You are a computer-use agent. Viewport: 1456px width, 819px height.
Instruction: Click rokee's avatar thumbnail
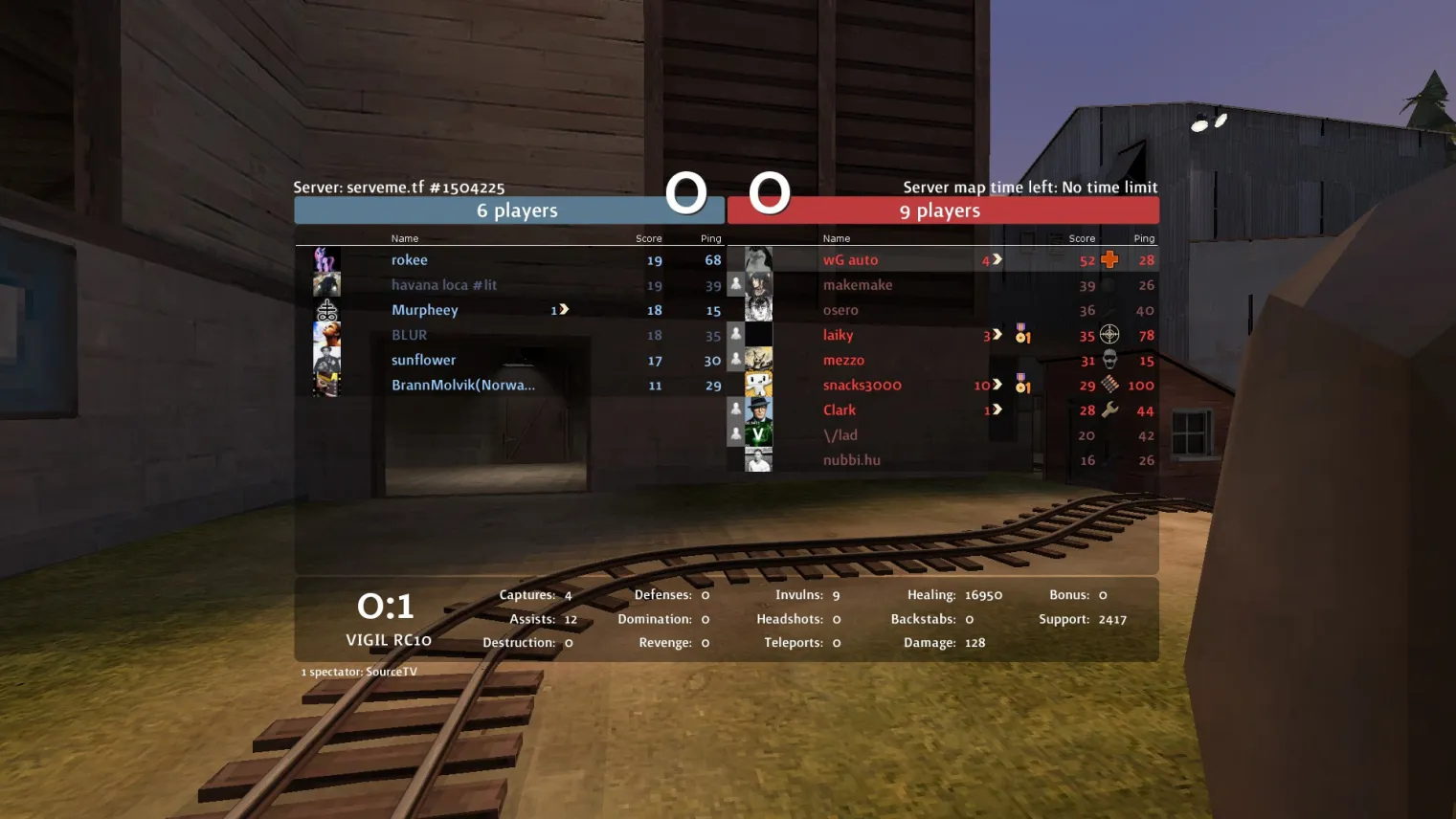pos(326,259)
